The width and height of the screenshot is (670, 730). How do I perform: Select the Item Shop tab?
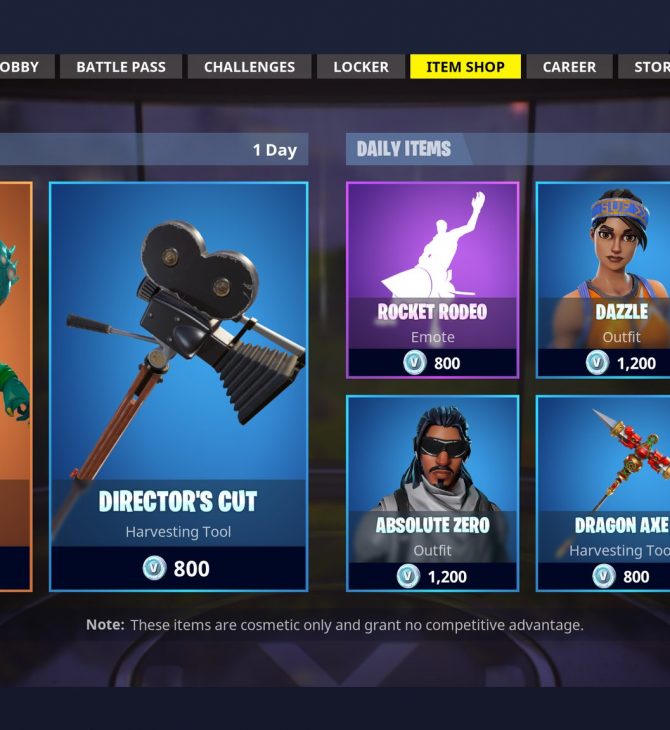point(466,67)
